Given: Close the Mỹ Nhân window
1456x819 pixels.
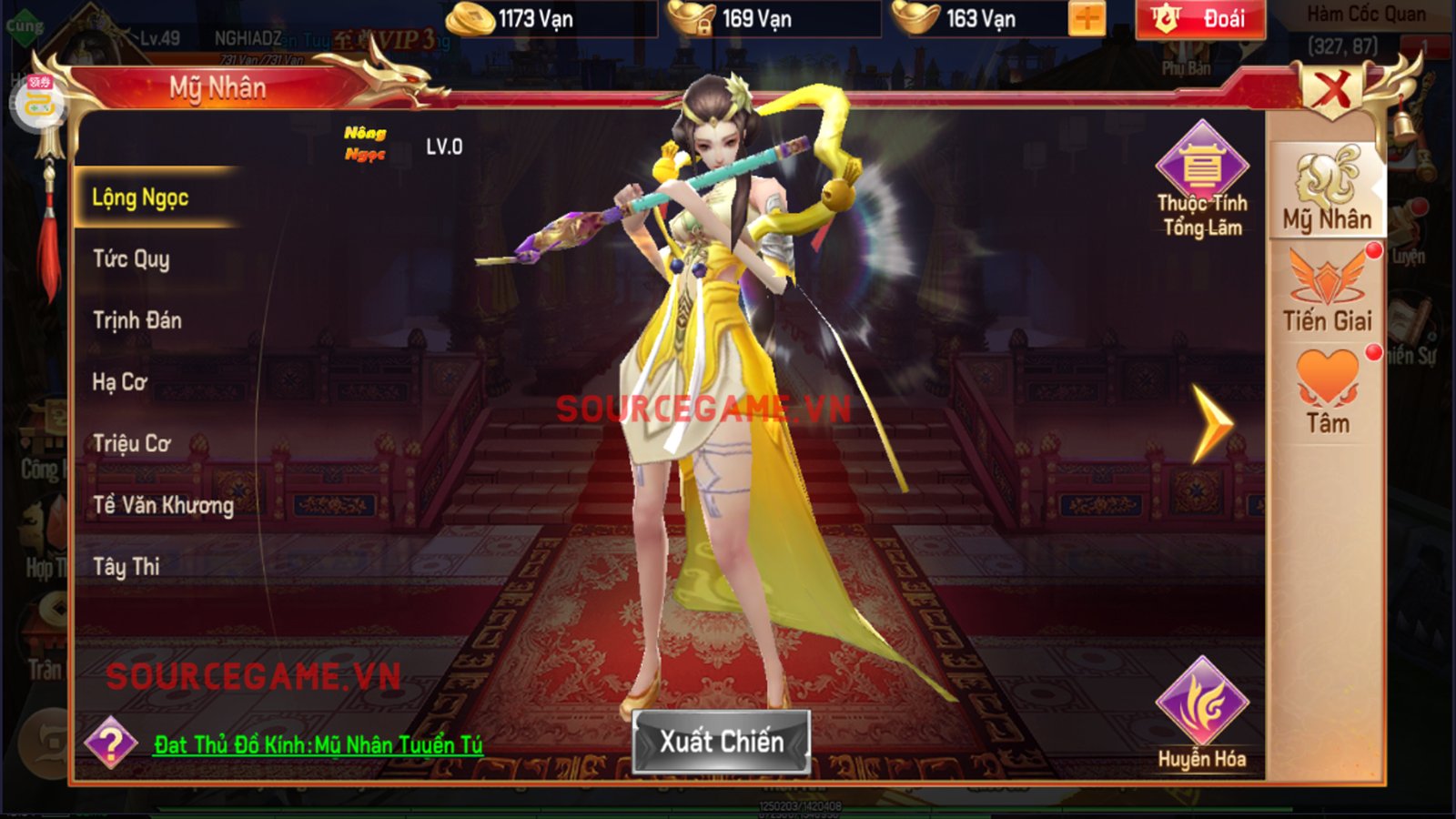Looking at the screenshot, I should pos(1332,90).
